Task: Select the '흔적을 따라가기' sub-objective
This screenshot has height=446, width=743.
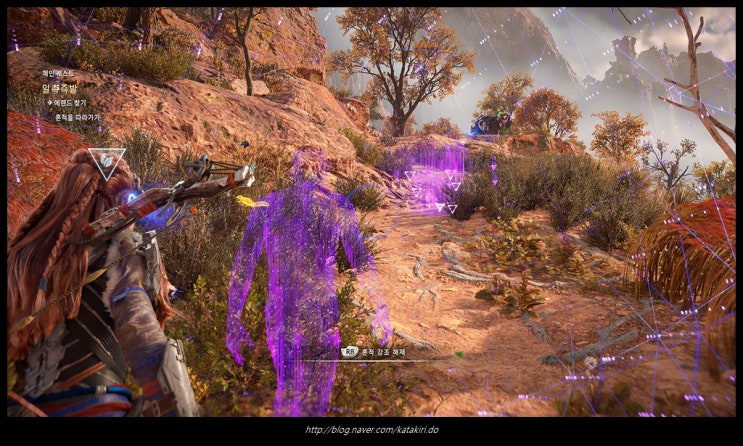Action: click(78, 117)
